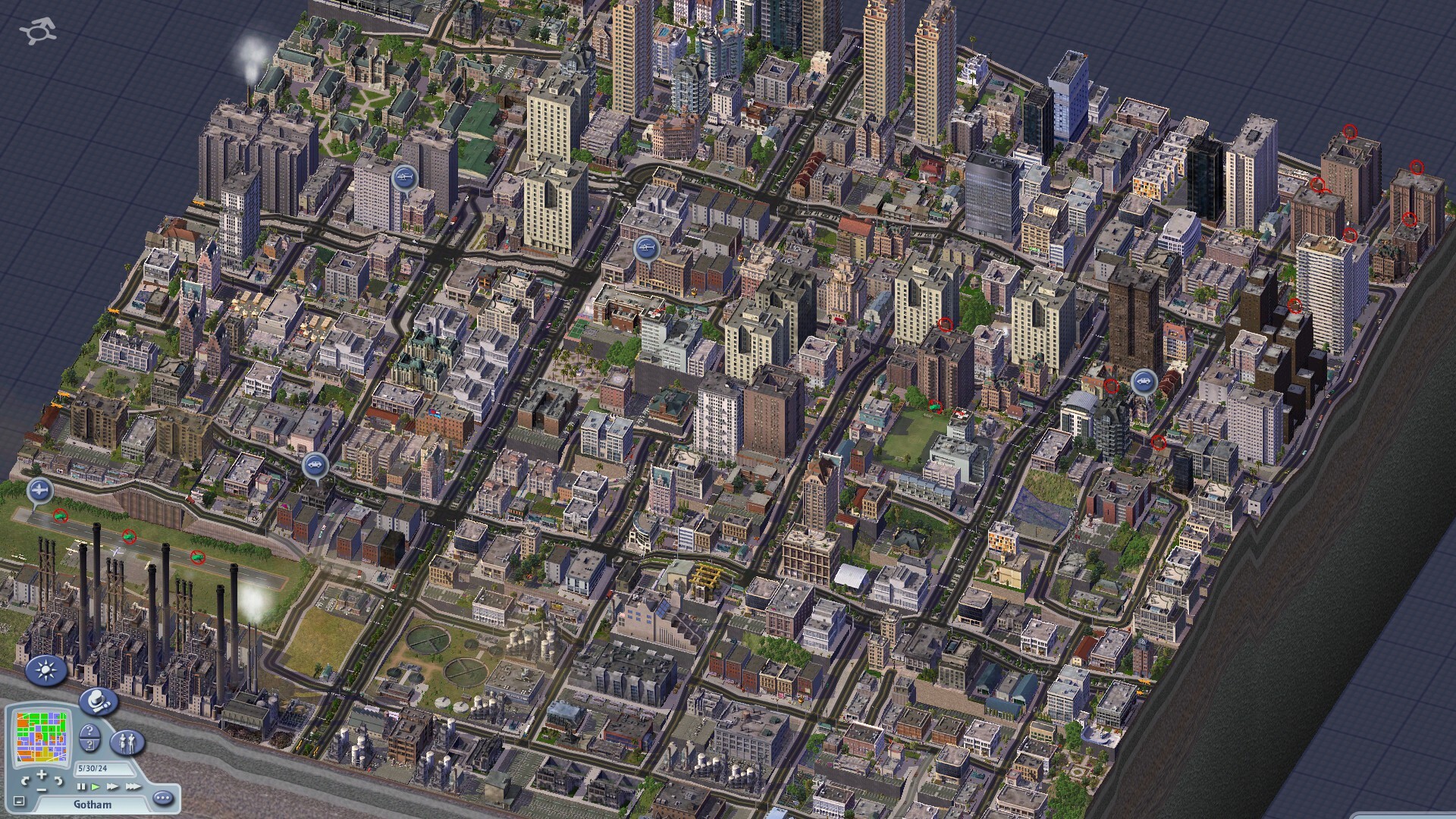Zoom out with the minus button
This screenshot has width=1456, height=819.
tap(42, 789)
